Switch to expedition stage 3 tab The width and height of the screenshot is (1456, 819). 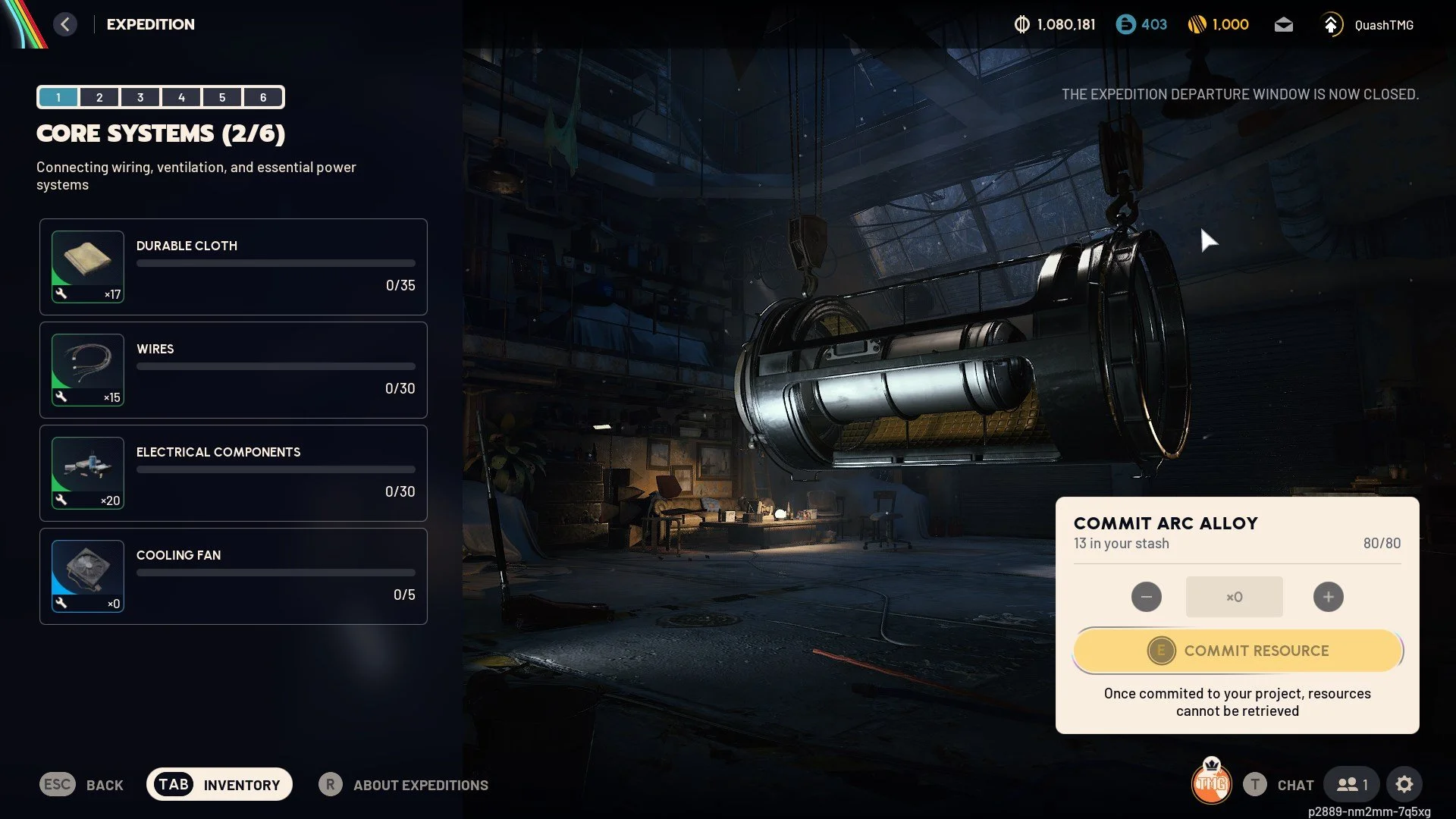pyautogui.click(x=140, y=97)
